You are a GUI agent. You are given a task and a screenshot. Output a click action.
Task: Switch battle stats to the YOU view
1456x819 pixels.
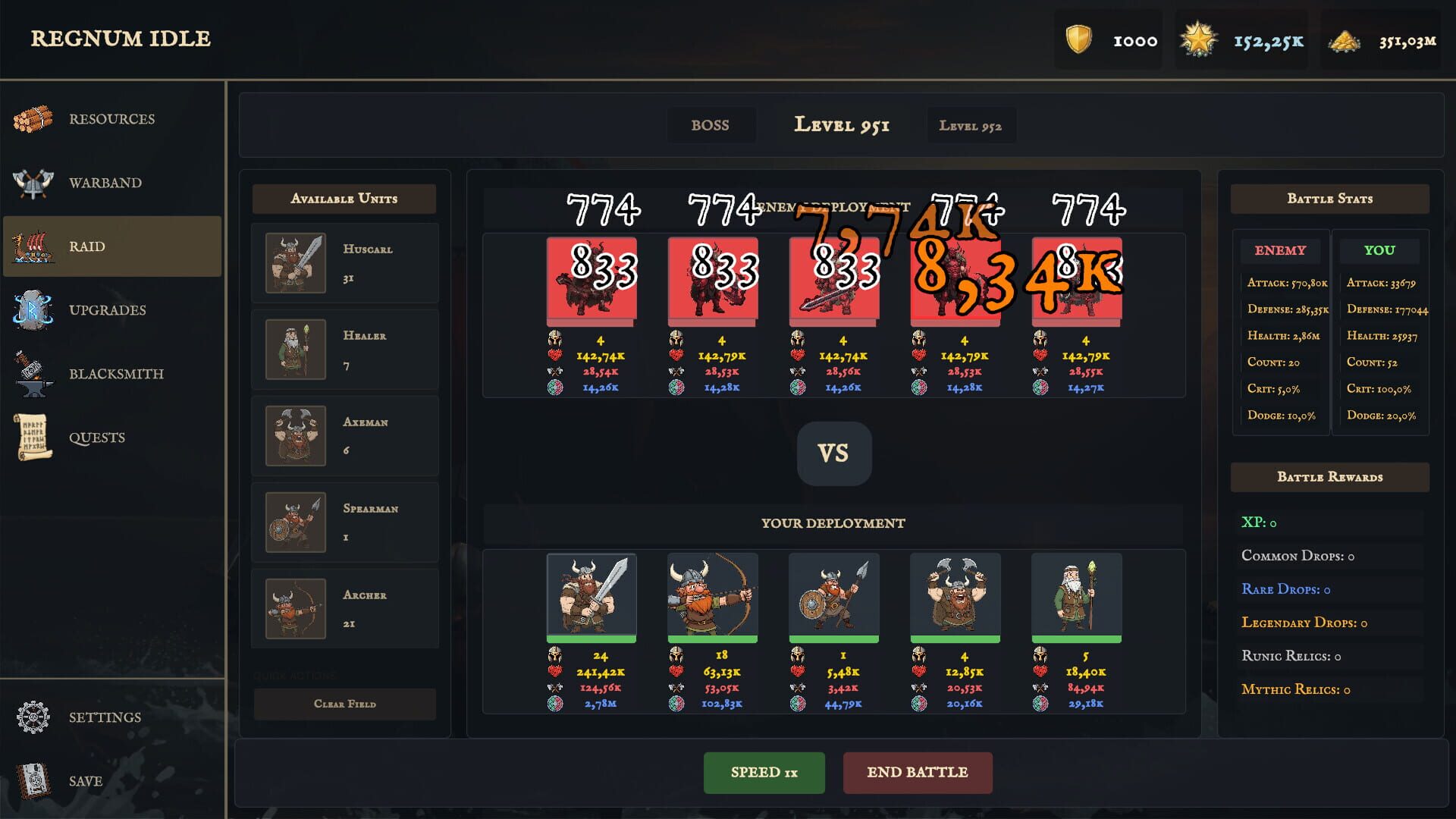(x=1379, y=250)
